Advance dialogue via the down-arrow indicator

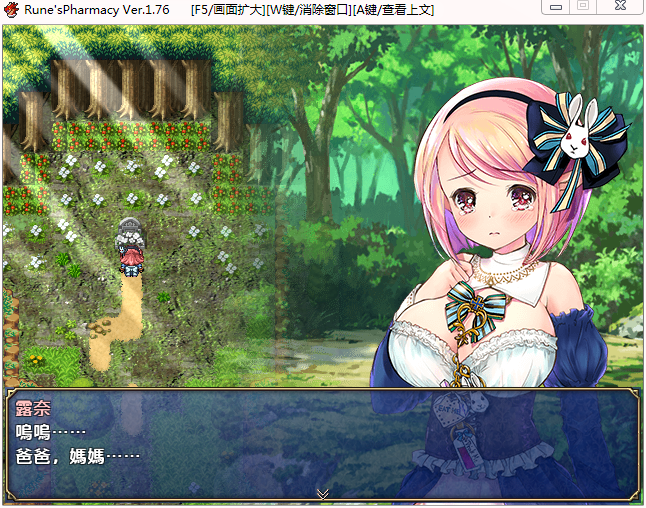(x=322, y=493)
